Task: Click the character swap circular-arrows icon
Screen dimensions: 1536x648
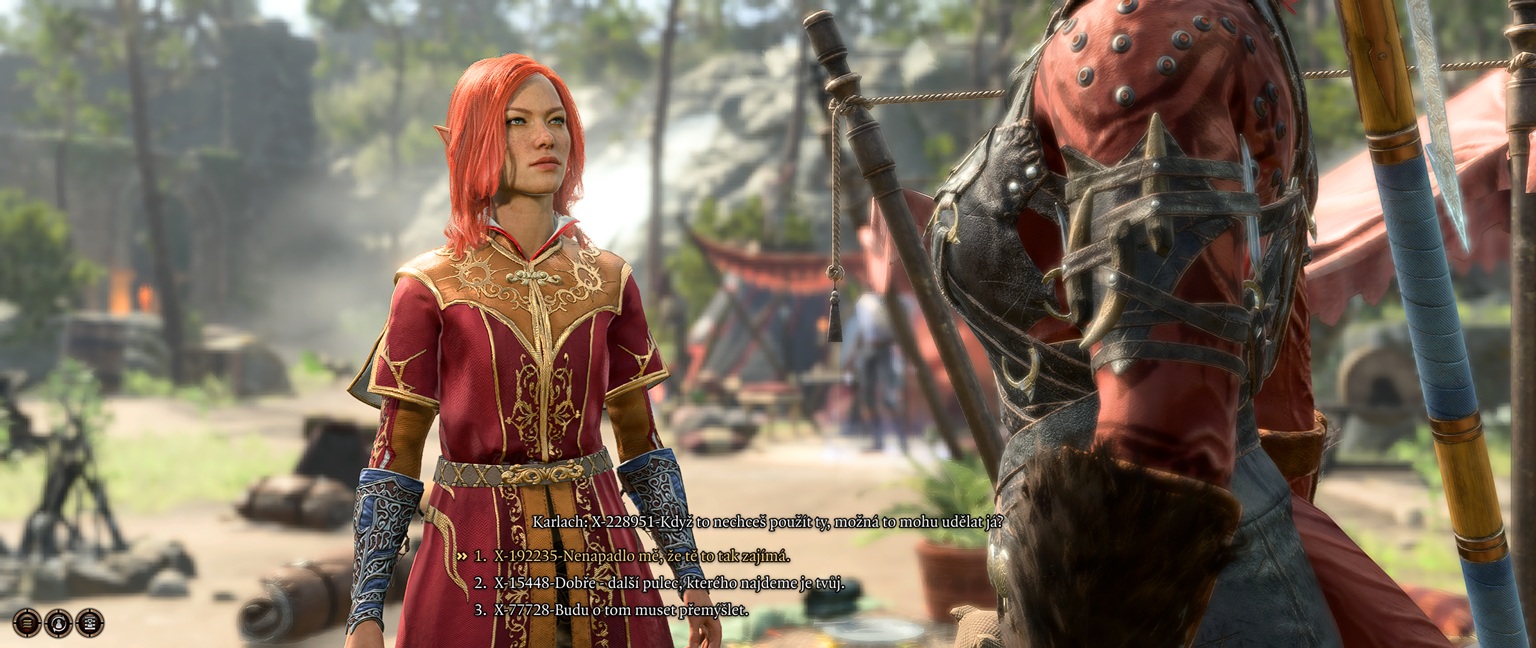Action: coord(59,622)
